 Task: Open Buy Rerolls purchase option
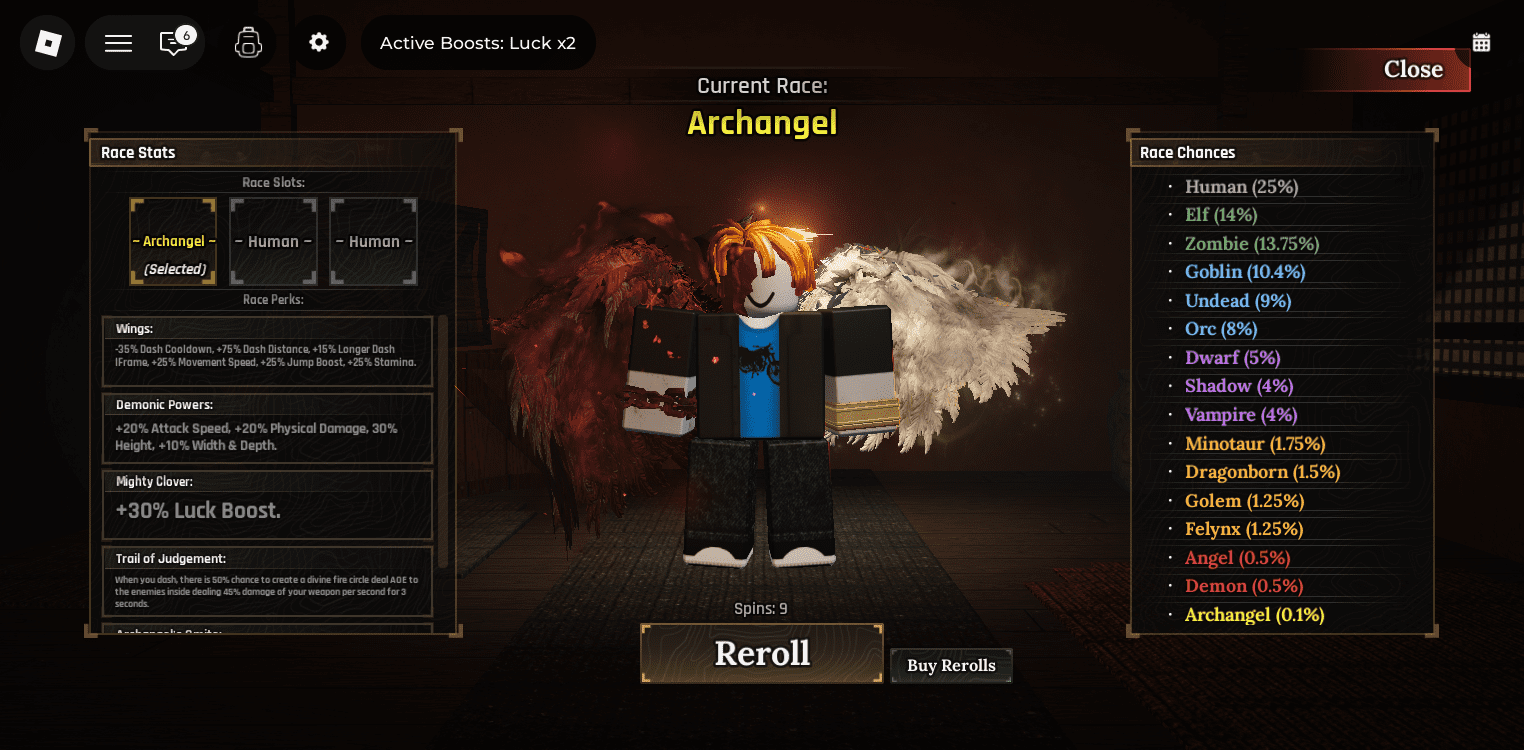pyautogui.click(x=950, y=665)
